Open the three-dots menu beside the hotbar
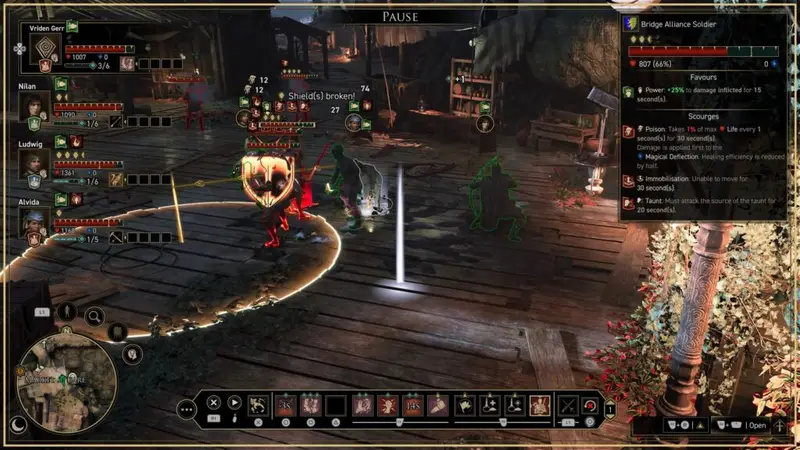The height and width of the screenshot is (450, 800). pos(186,407)
